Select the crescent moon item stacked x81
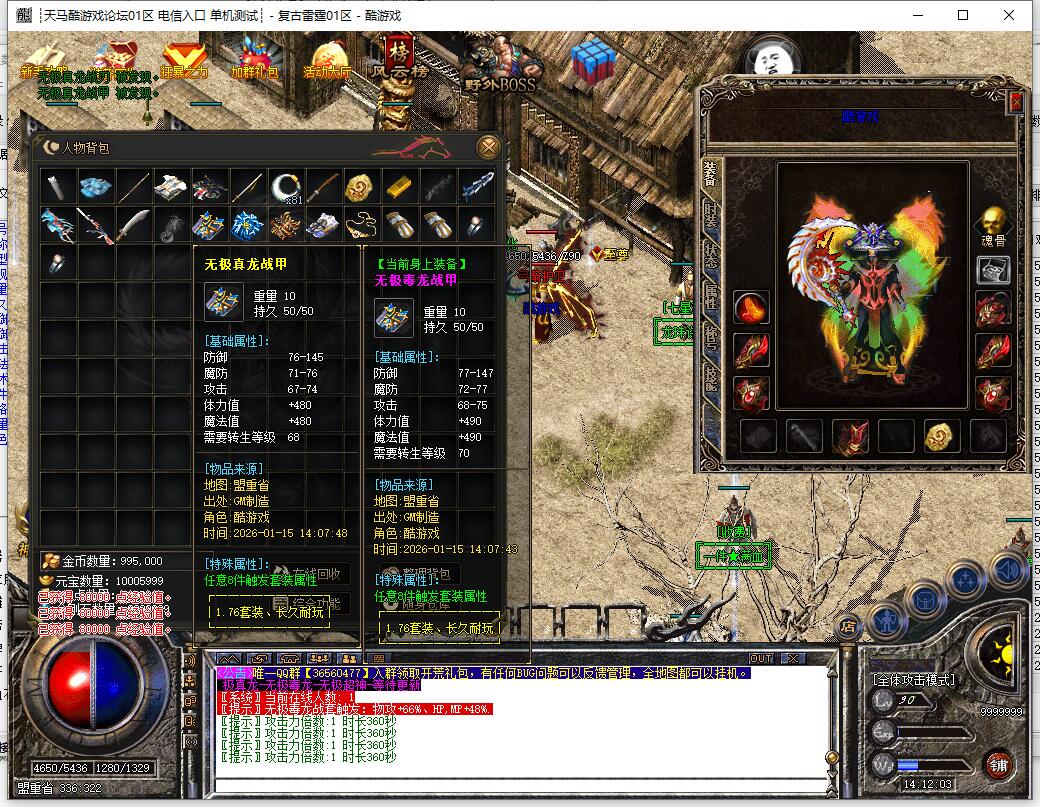 pos(285,187)
